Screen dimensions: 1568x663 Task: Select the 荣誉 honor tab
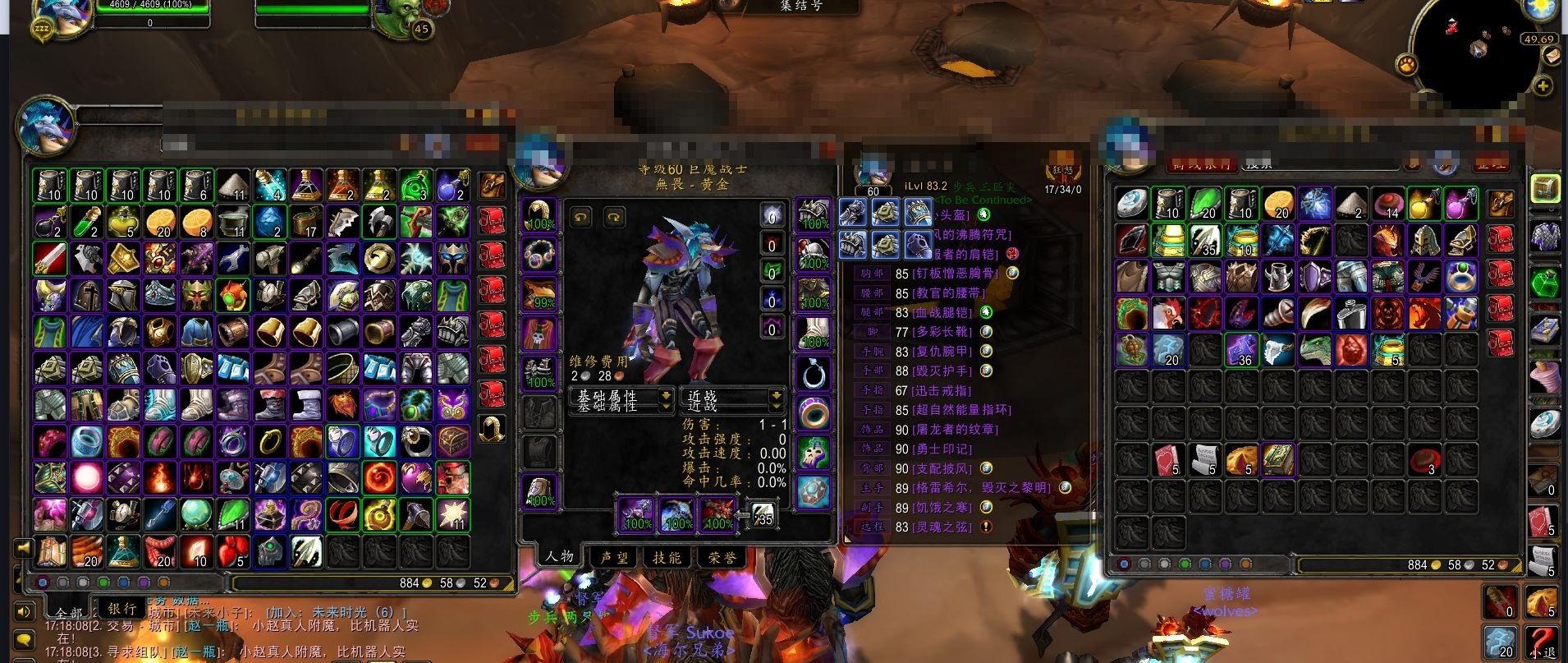[722, 557]
